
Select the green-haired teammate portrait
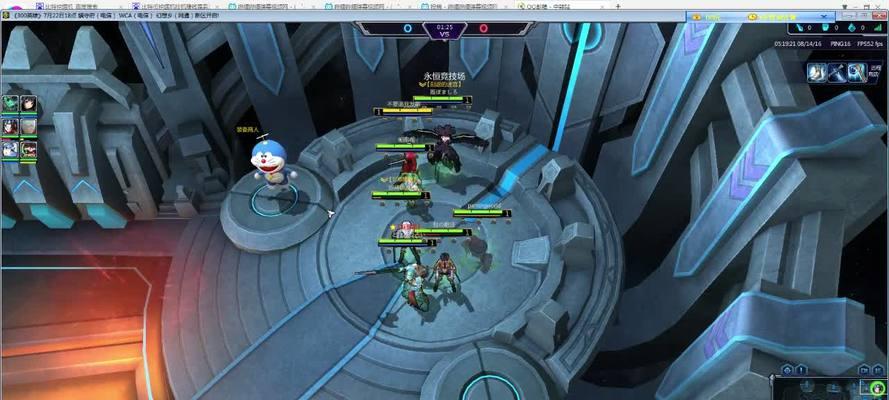[10, 103]
